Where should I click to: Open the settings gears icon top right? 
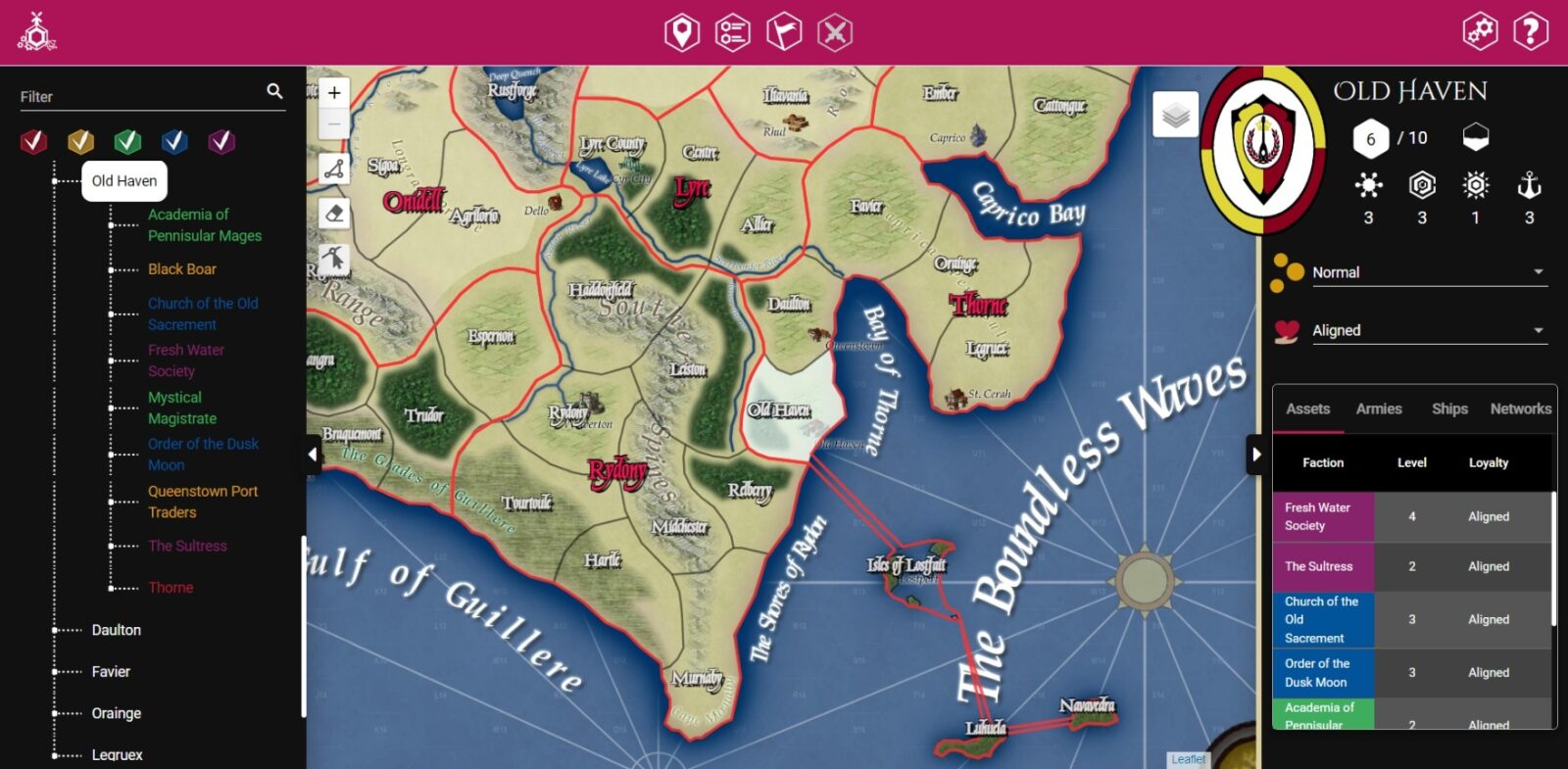point(1480,30)
